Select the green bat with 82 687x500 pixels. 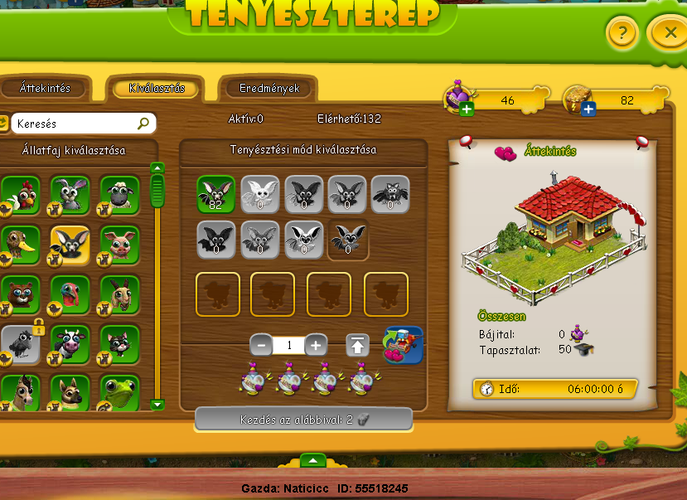216,194
